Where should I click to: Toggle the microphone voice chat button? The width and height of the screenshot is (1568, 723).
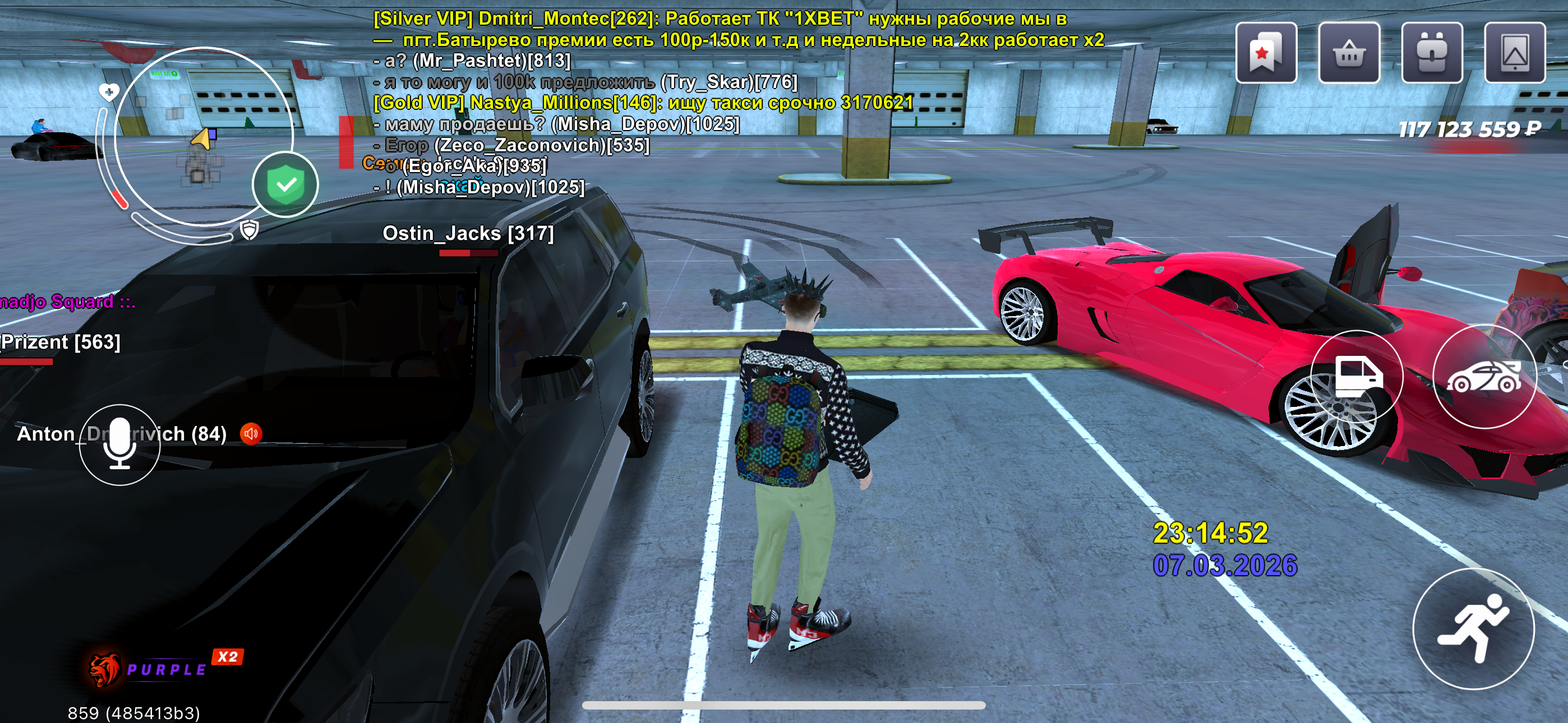tap(120, 444)
